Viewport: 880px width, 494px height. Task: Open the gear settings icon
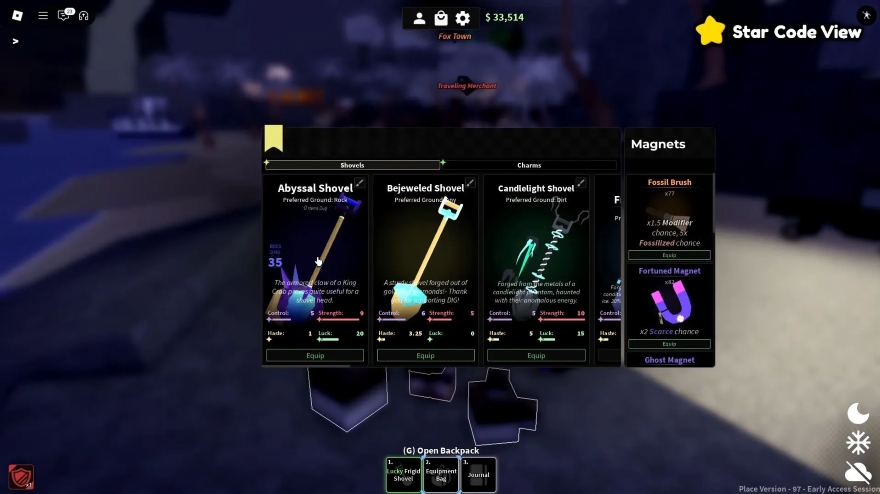[x=462, y=18]
